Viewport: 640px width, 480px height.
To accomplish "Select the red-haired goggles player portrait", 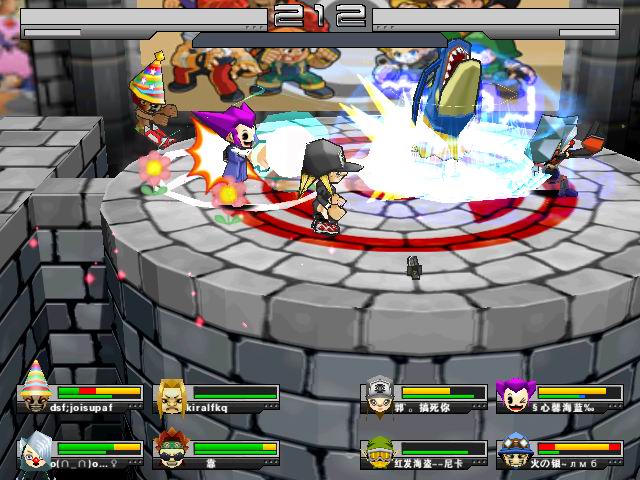I will pos(171,452).
